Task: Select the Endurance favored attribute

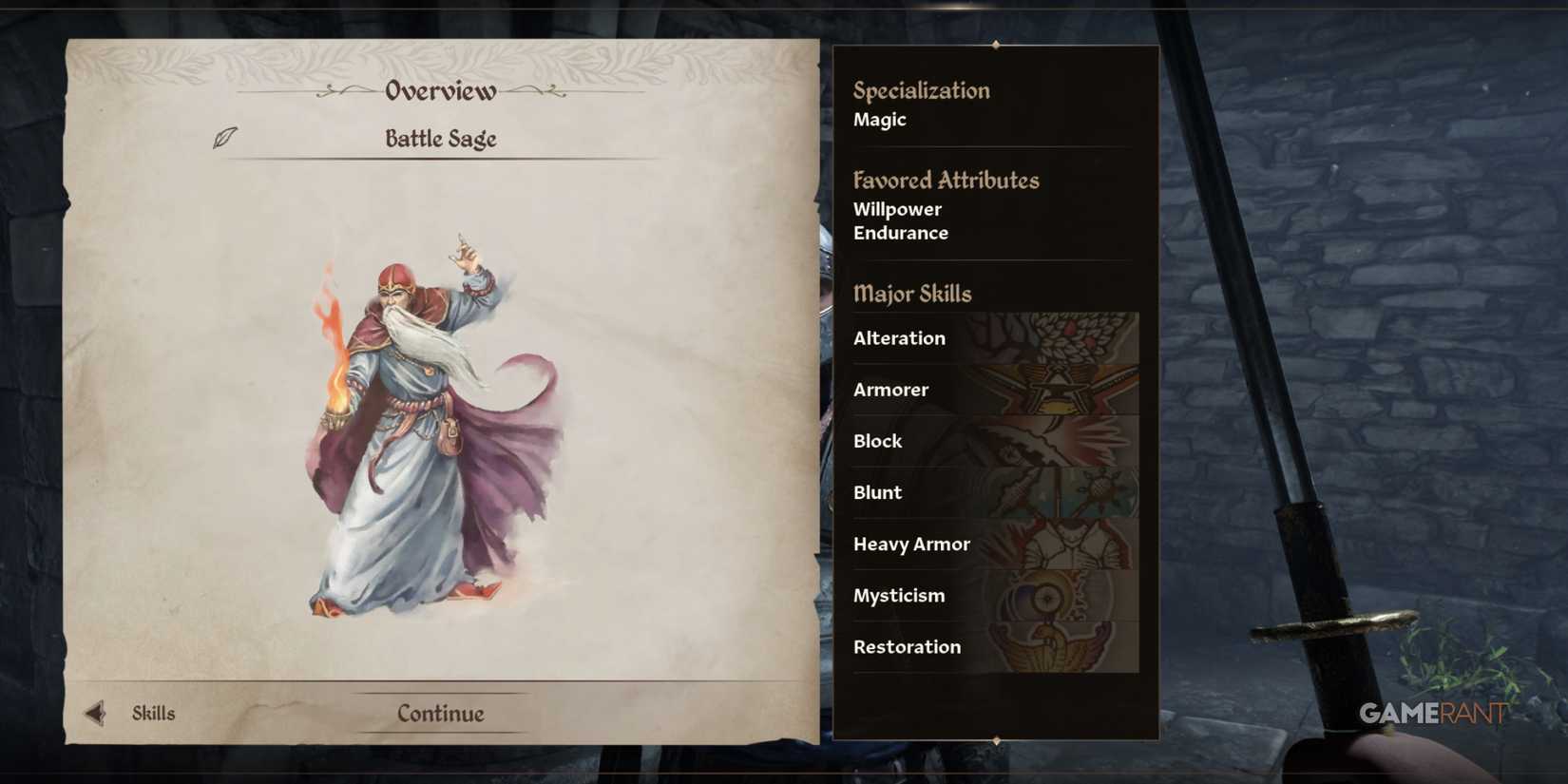Action: point(900,233)
